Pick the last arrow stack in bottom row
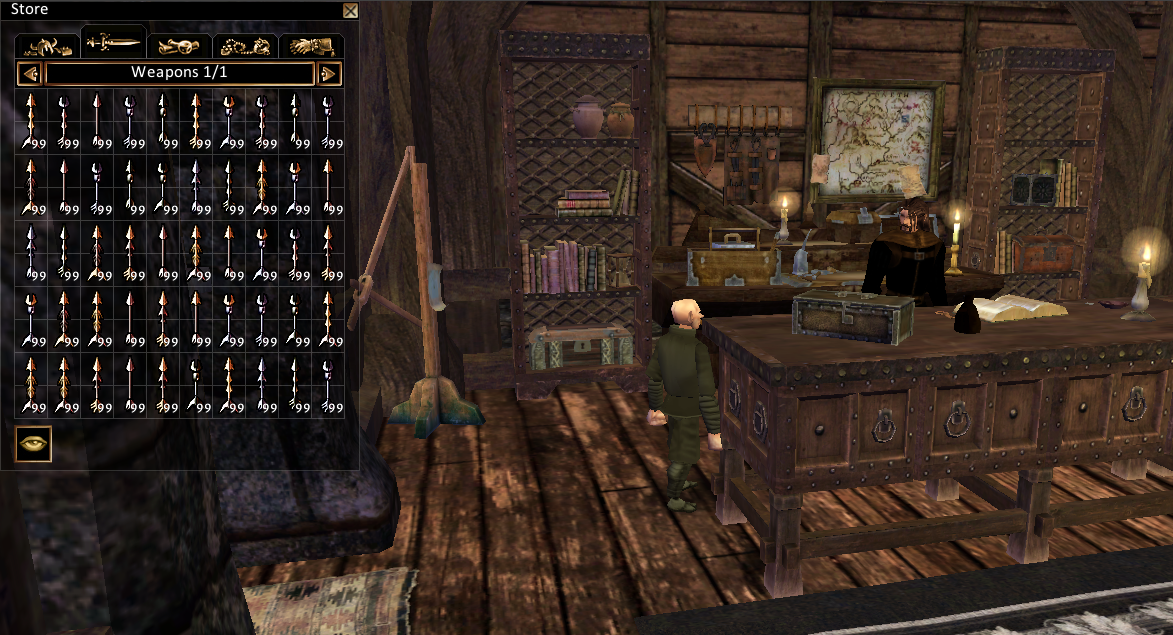Image resolution: width=1173 pixels, height=635 pixels. [328, 385]
